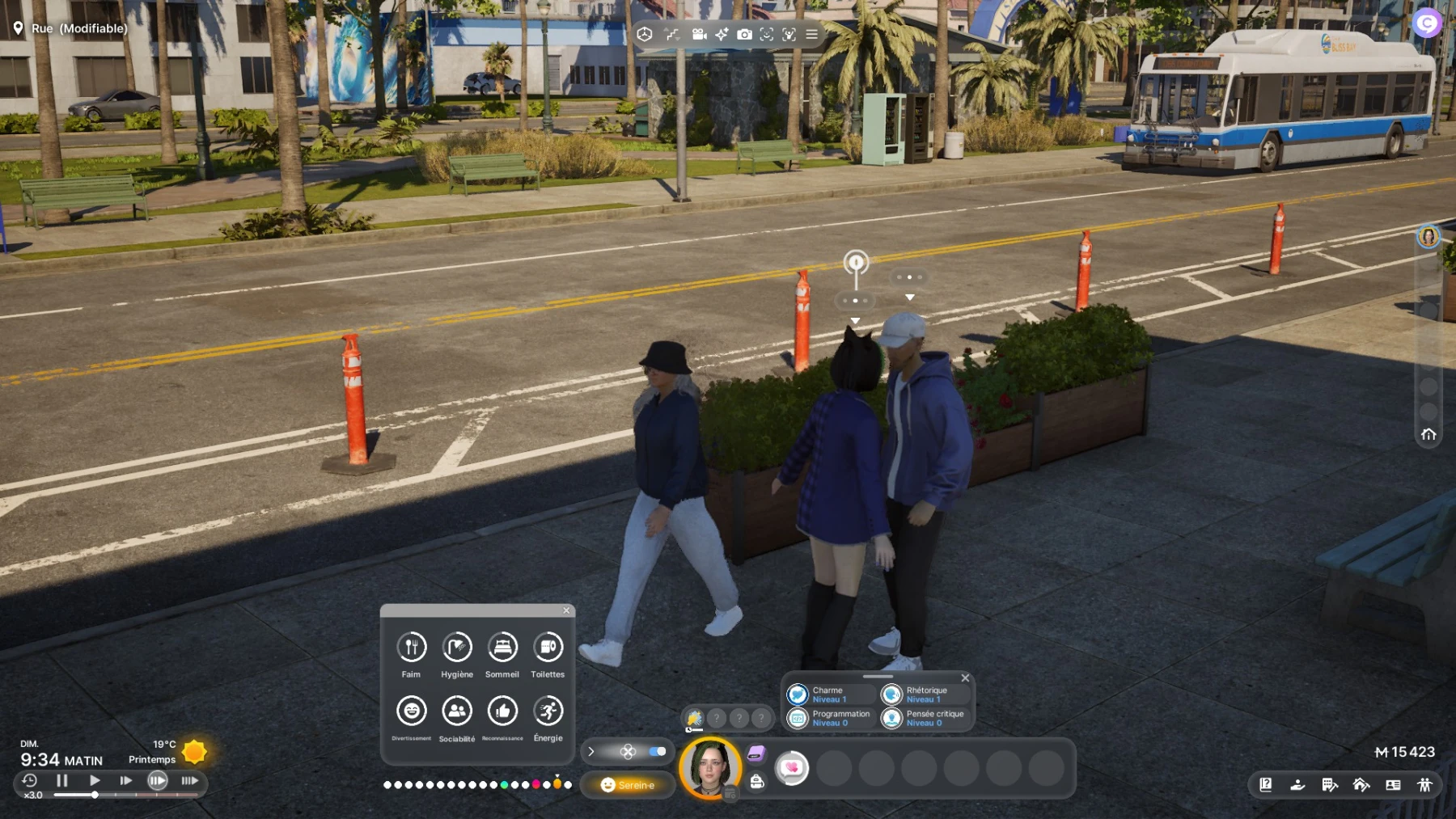Activate the video camera recording tool
The height and width of the screenshot is (819, 1456).
(699, 35)
